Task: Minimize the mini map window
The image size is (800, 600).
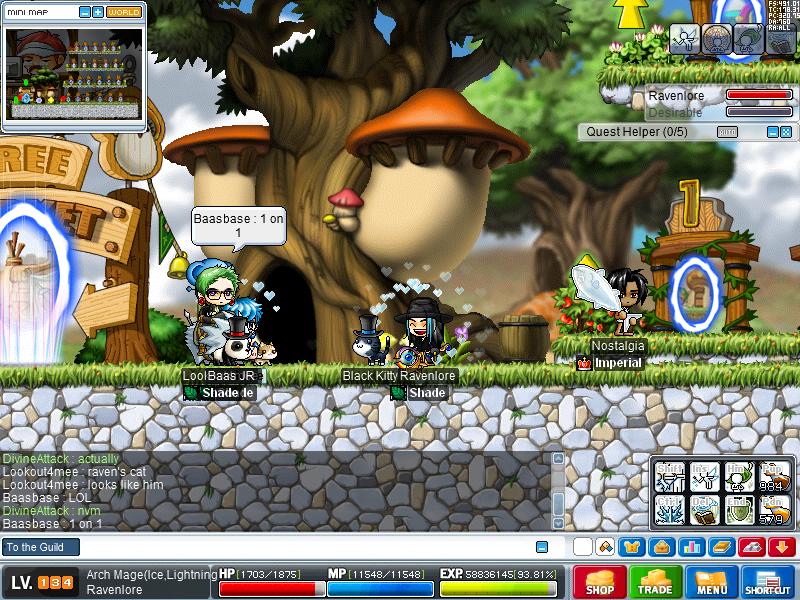Action: [x=84, y=12]
